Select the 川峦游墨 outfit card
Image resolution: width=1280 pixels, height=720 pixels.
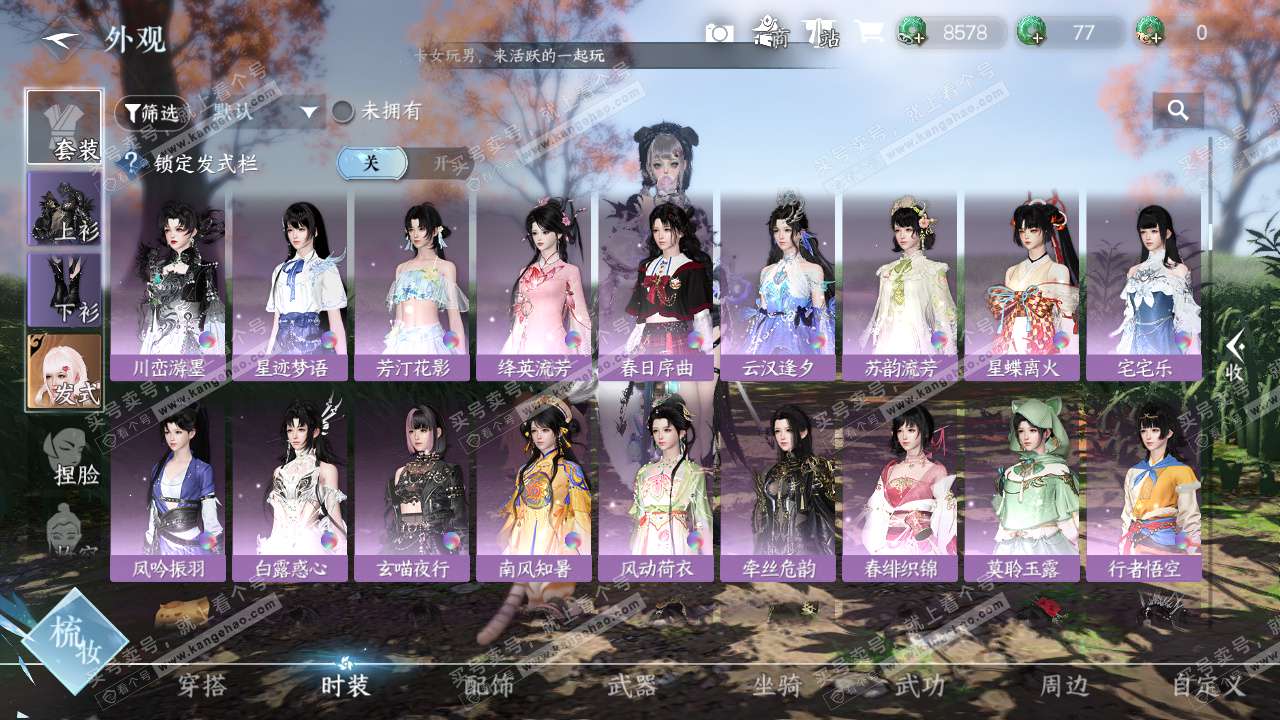168,285
